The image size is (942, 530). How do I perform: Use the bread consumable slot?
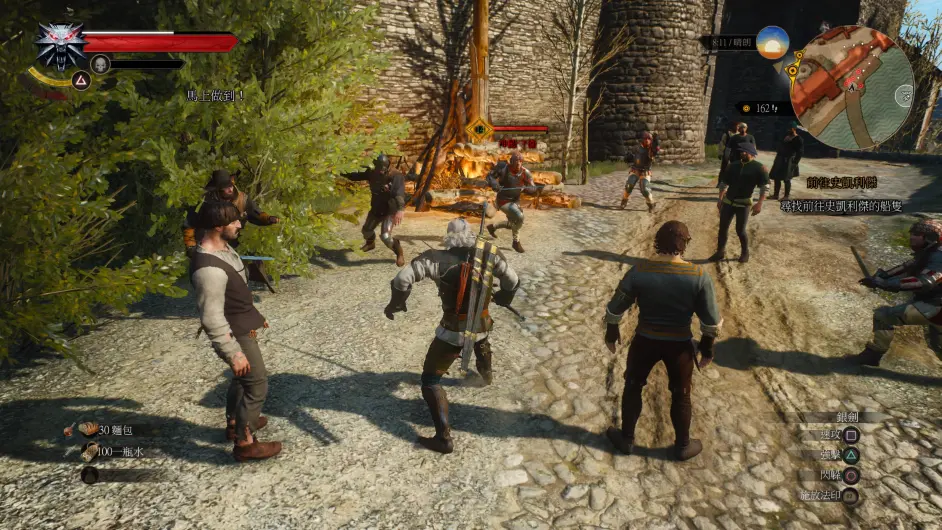90,429
